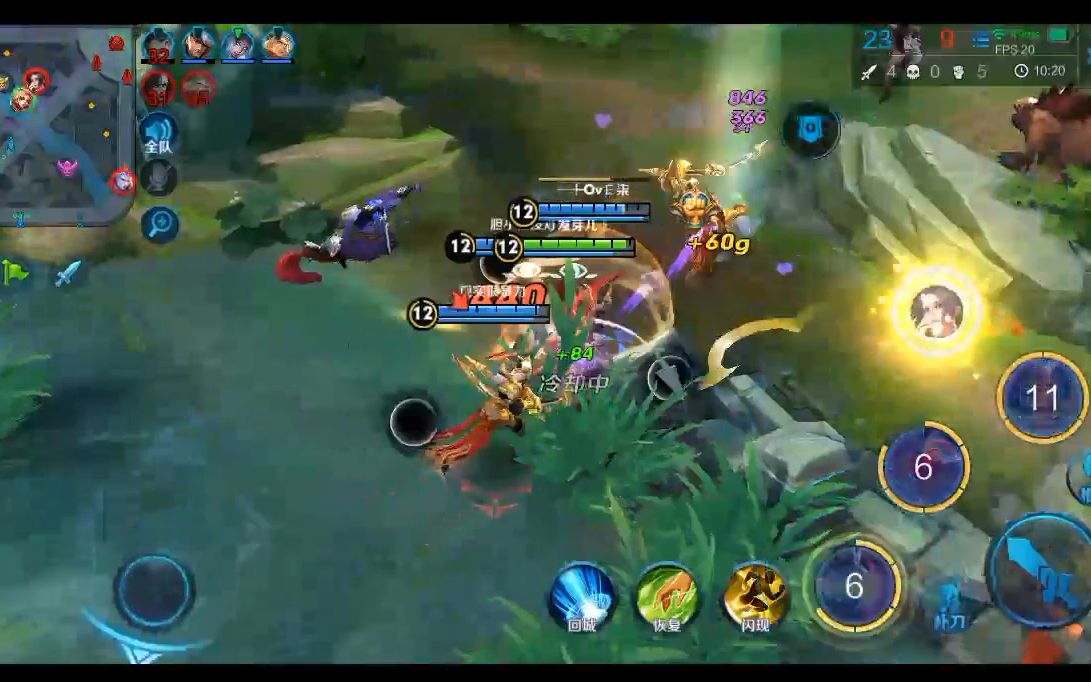The width and height of the screenshot is (1091, 682).
Task: Activate the 回城 recall spell
Action: [582, 596]
